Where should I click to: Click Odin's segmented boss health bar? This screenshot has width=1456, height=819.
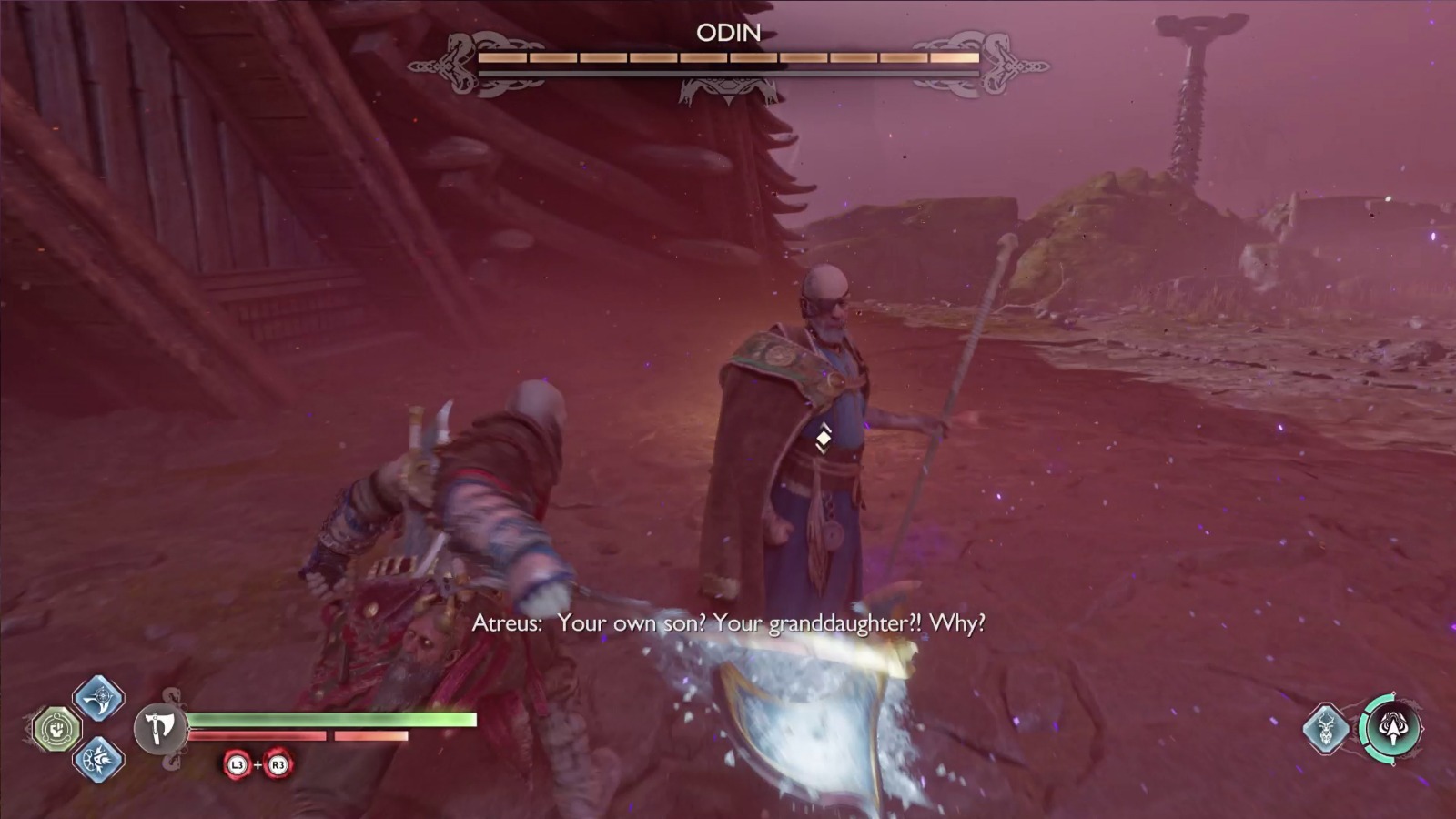coord(728,57)
